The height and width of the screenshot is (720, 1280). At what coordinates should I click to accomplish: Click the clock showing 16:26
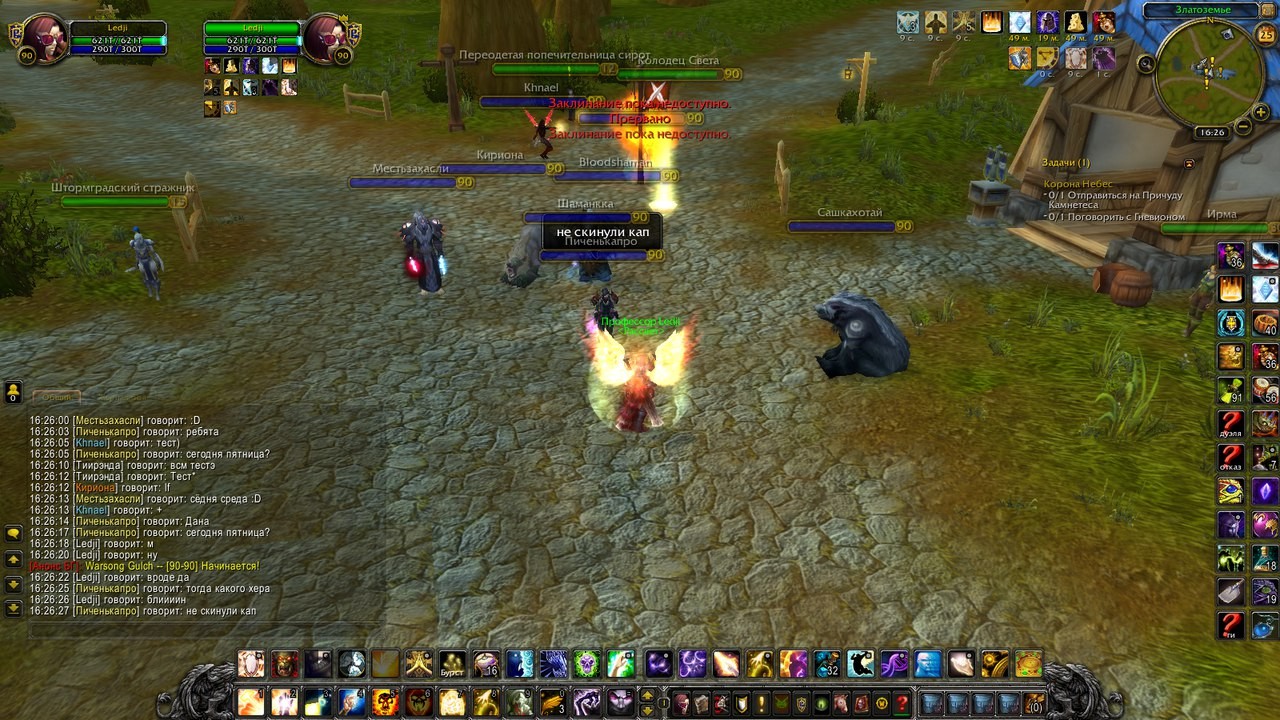(x=1212, y=132)
